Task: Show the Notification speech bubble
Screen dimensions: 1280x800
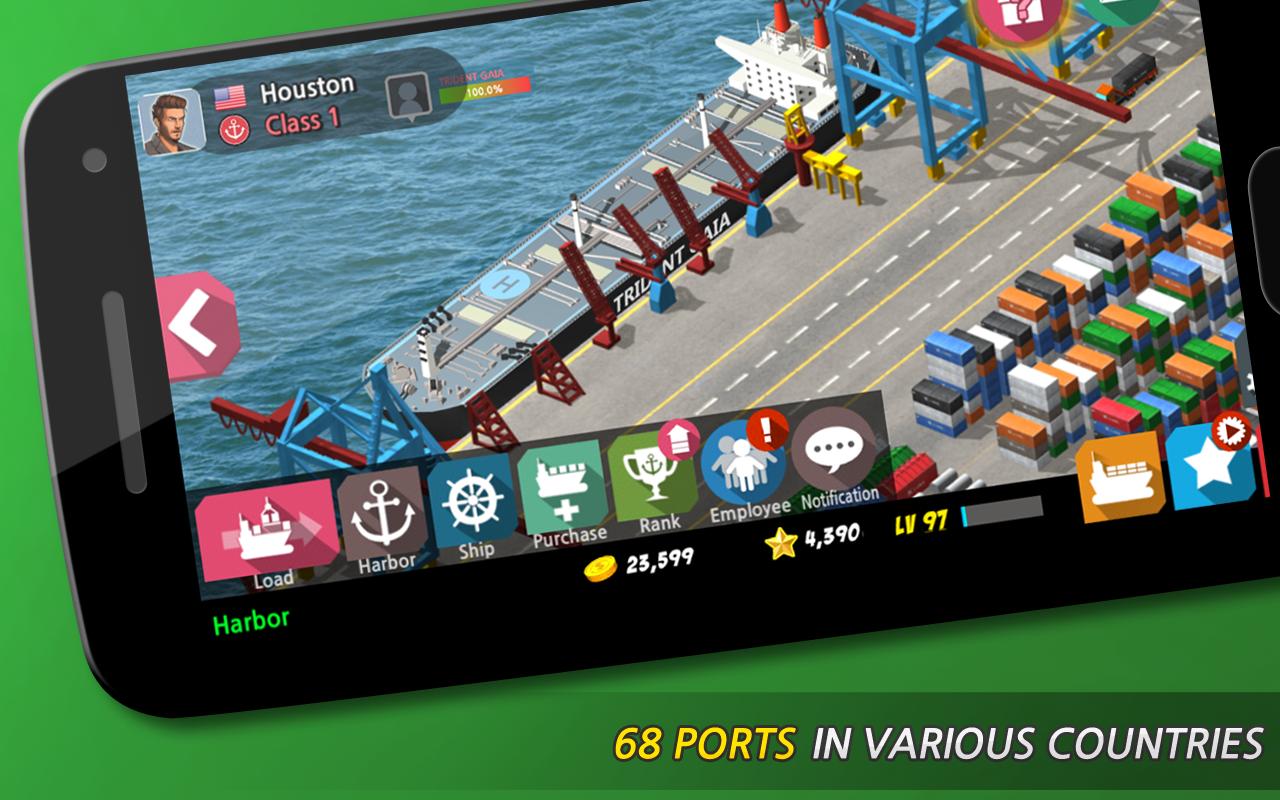Action: pyautogui.click(x=832, y=452)
